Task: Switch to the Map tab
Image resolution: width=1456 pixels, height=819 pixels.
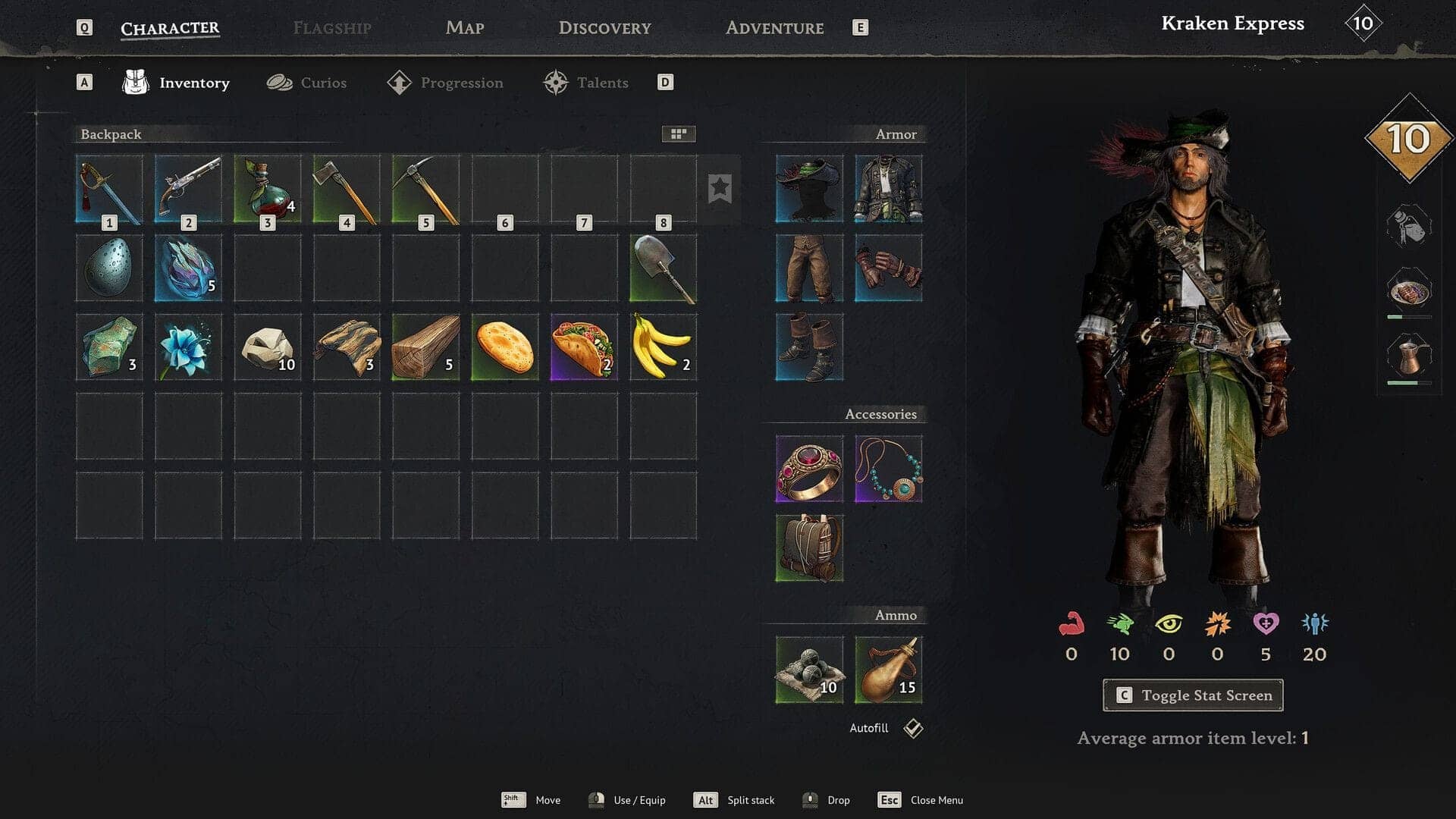Action: pyautogui.click(x=464, y=28)
